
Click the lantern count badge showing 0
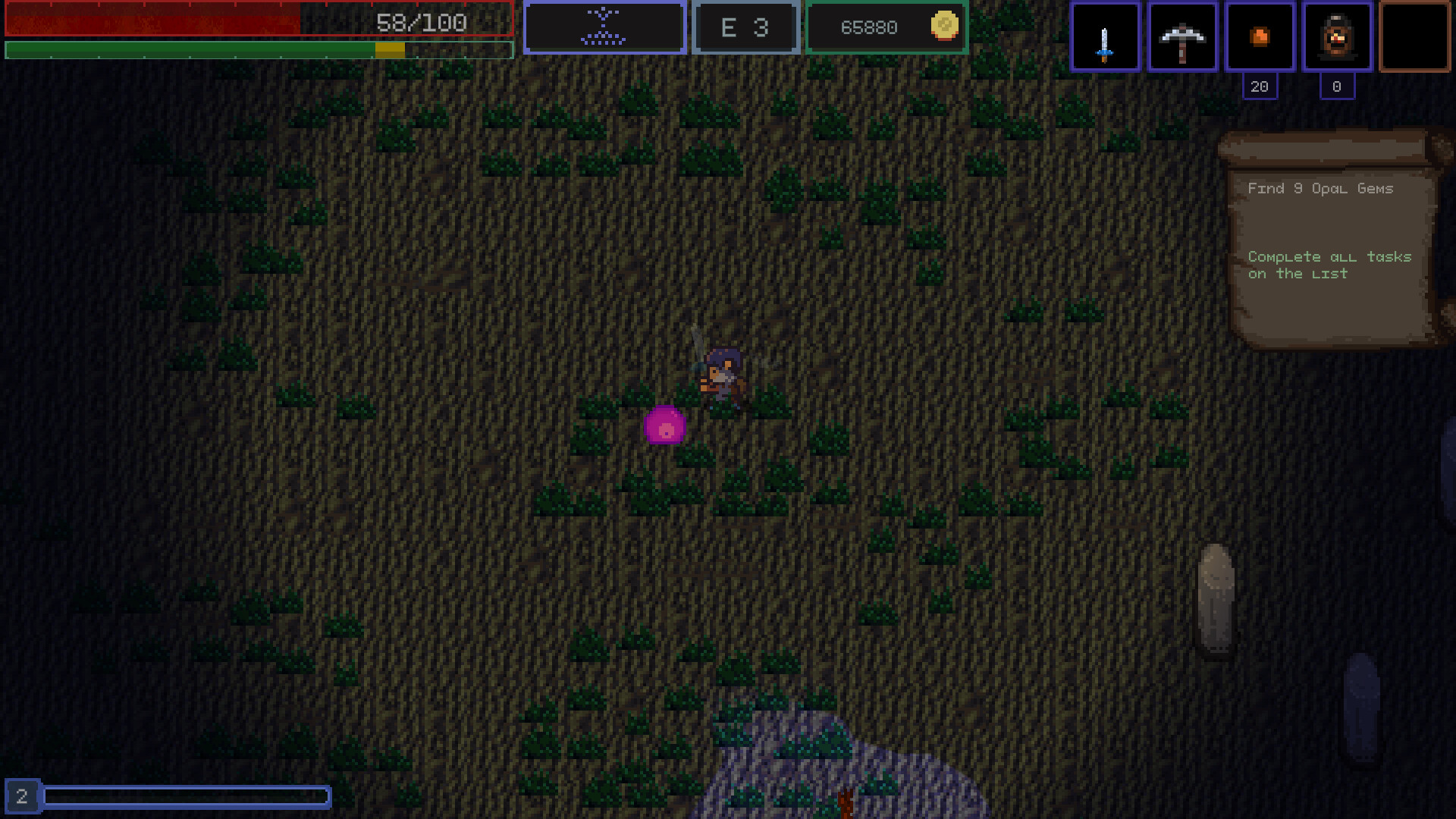tap(1336, 86)
